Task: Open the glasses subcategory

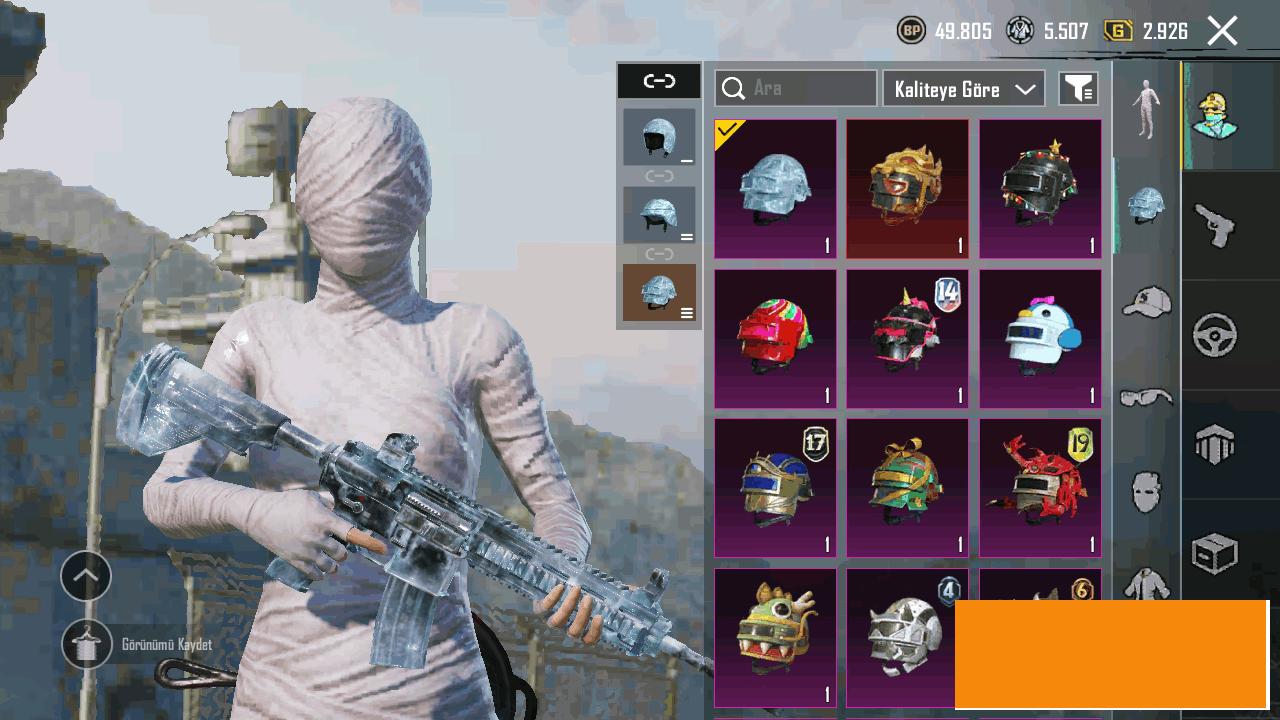Action: point(1146,398)
